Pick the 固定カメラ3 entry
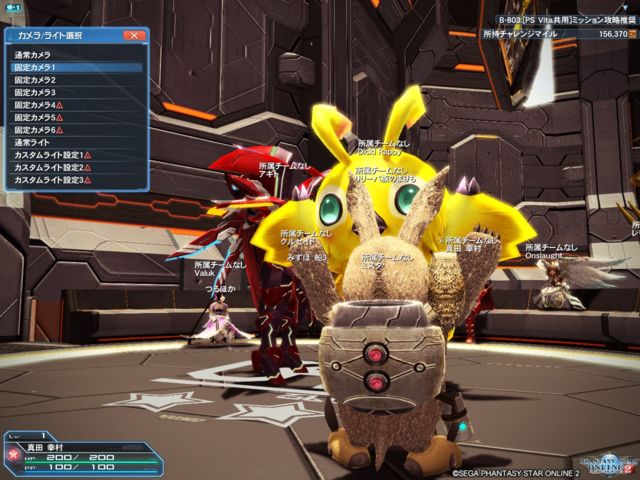This screenshot has height=480, width=640. pos(36,92)
